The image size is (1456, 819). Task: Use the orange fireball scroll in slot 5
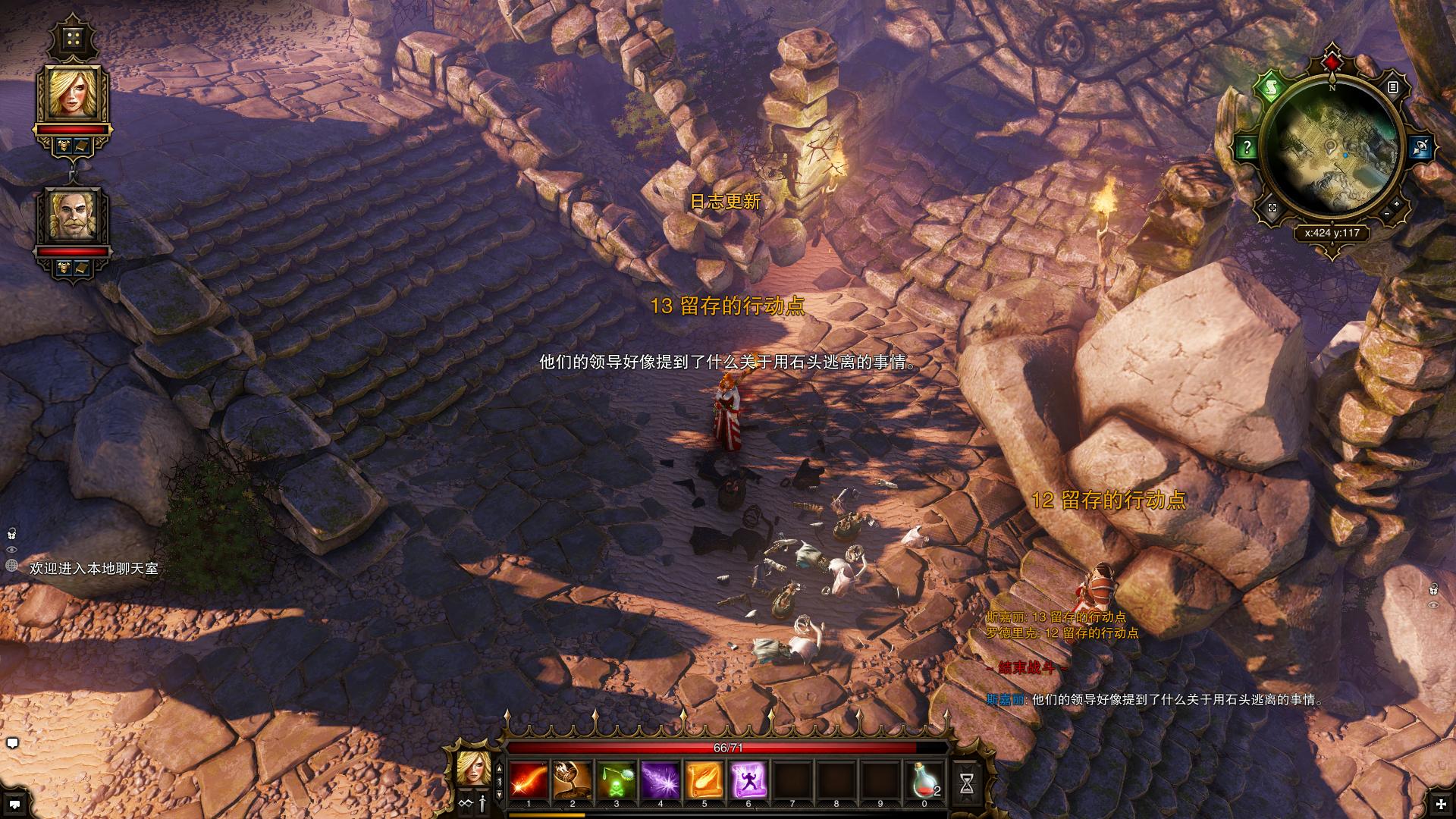point(704,780)
